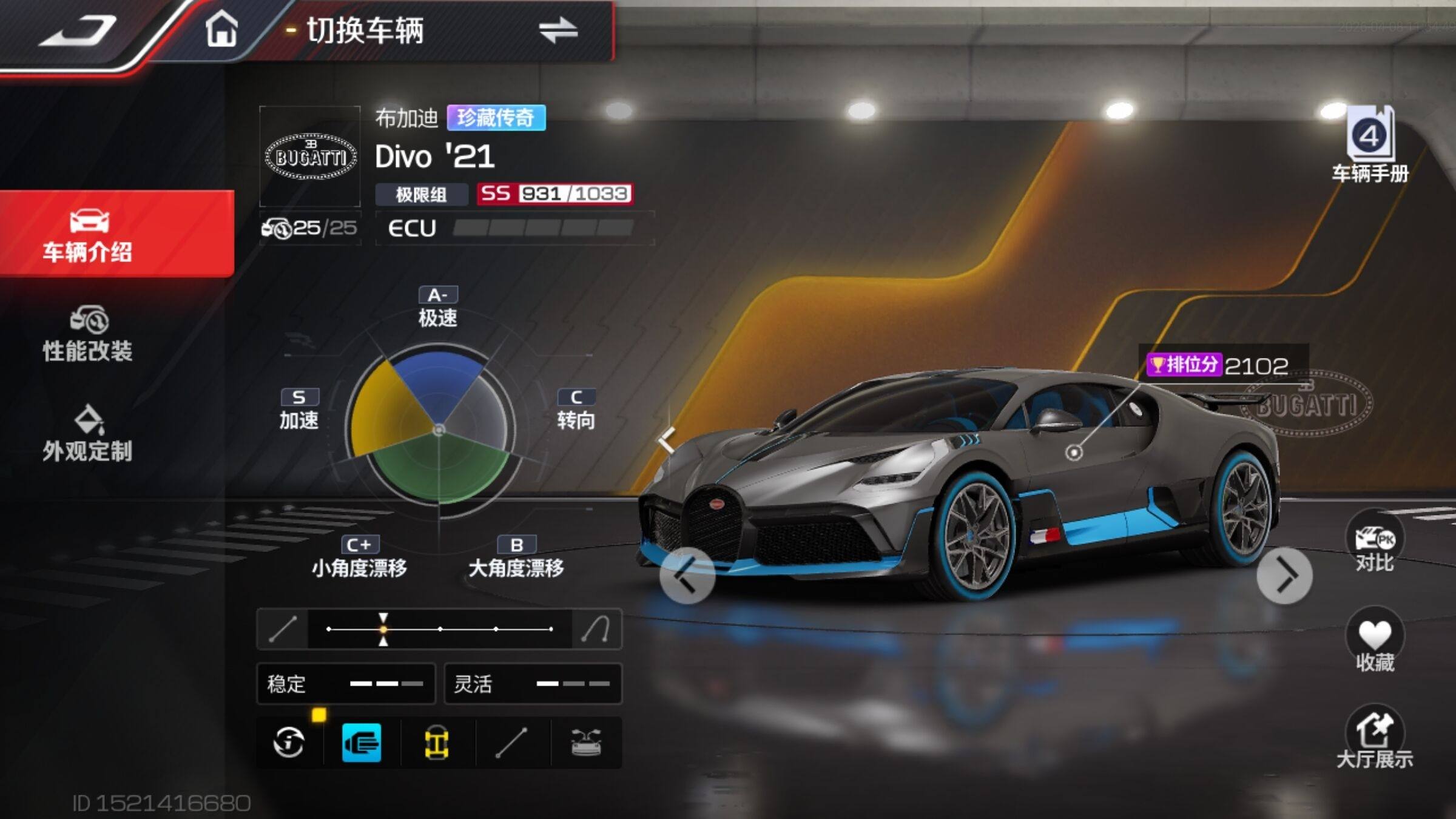Image resolution: width=1456 pixels, height=819 pixels.
Task: Click the ECU upgrade bar
Action: pyautogui.click(x=542, y=228)
